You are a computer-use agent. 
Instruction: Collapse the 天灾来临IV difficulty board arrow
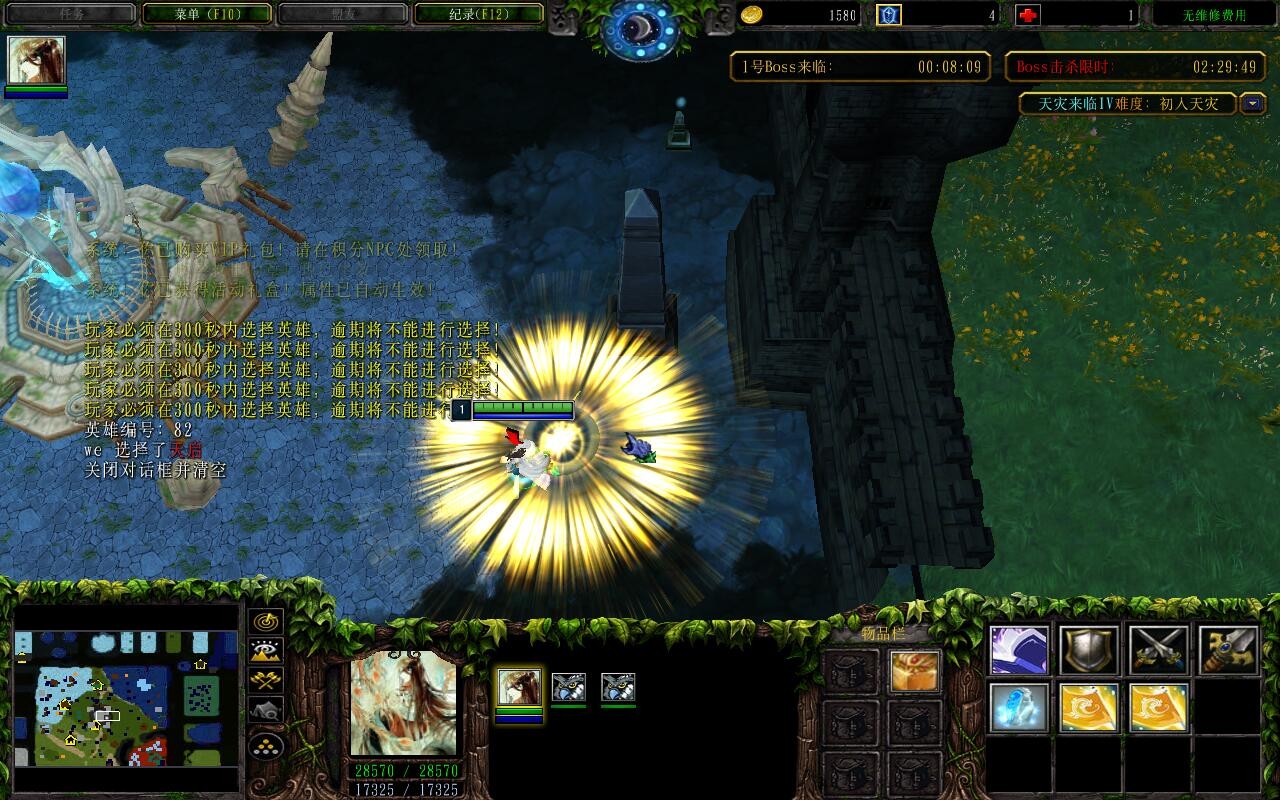tap(1253, 103)
